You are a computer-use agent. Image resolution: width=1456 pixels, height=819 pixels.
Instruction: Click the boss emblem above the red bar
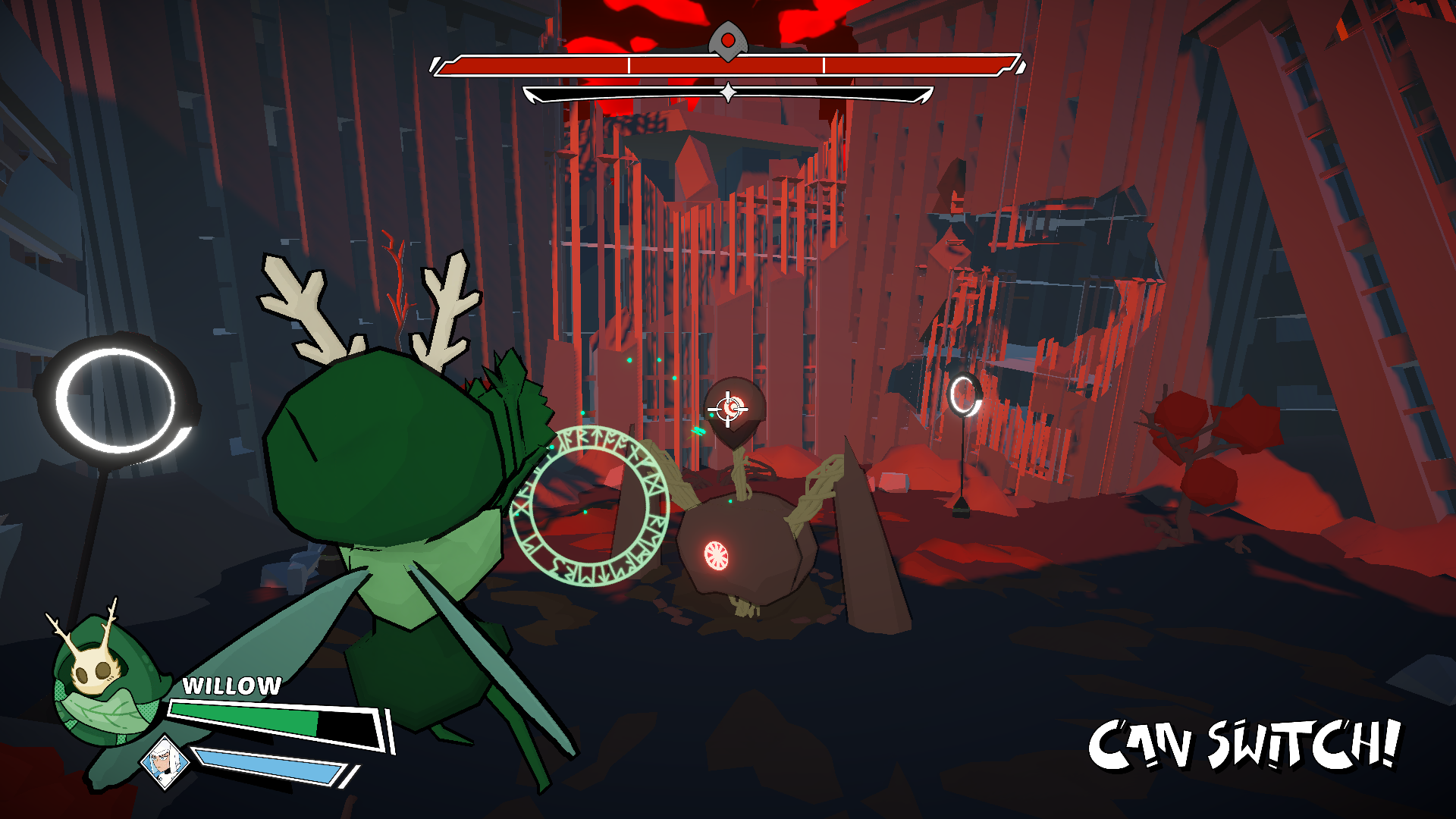coord(728,40)
